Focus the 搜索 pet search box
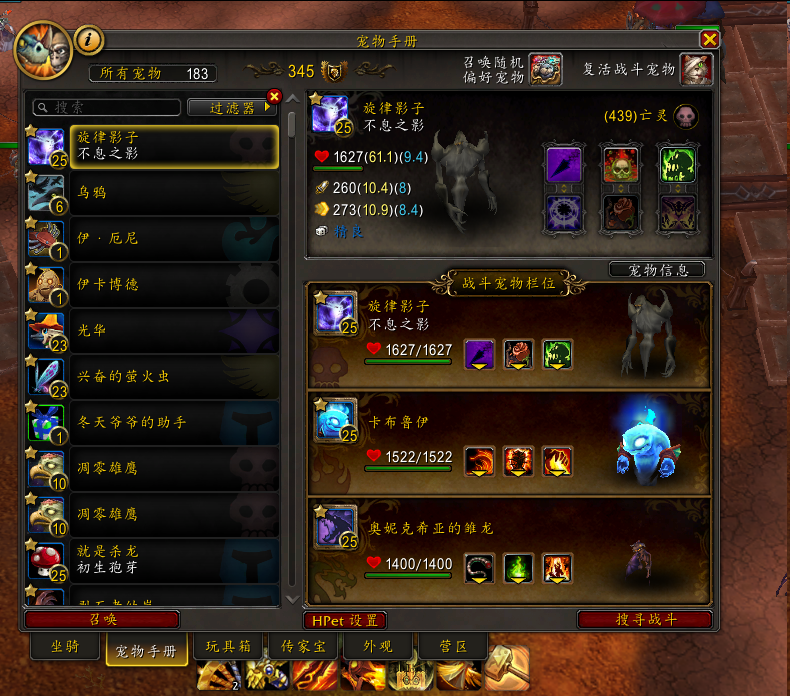Screen dimensions: 790x696 pyautogui.click(x=110, y=107)
